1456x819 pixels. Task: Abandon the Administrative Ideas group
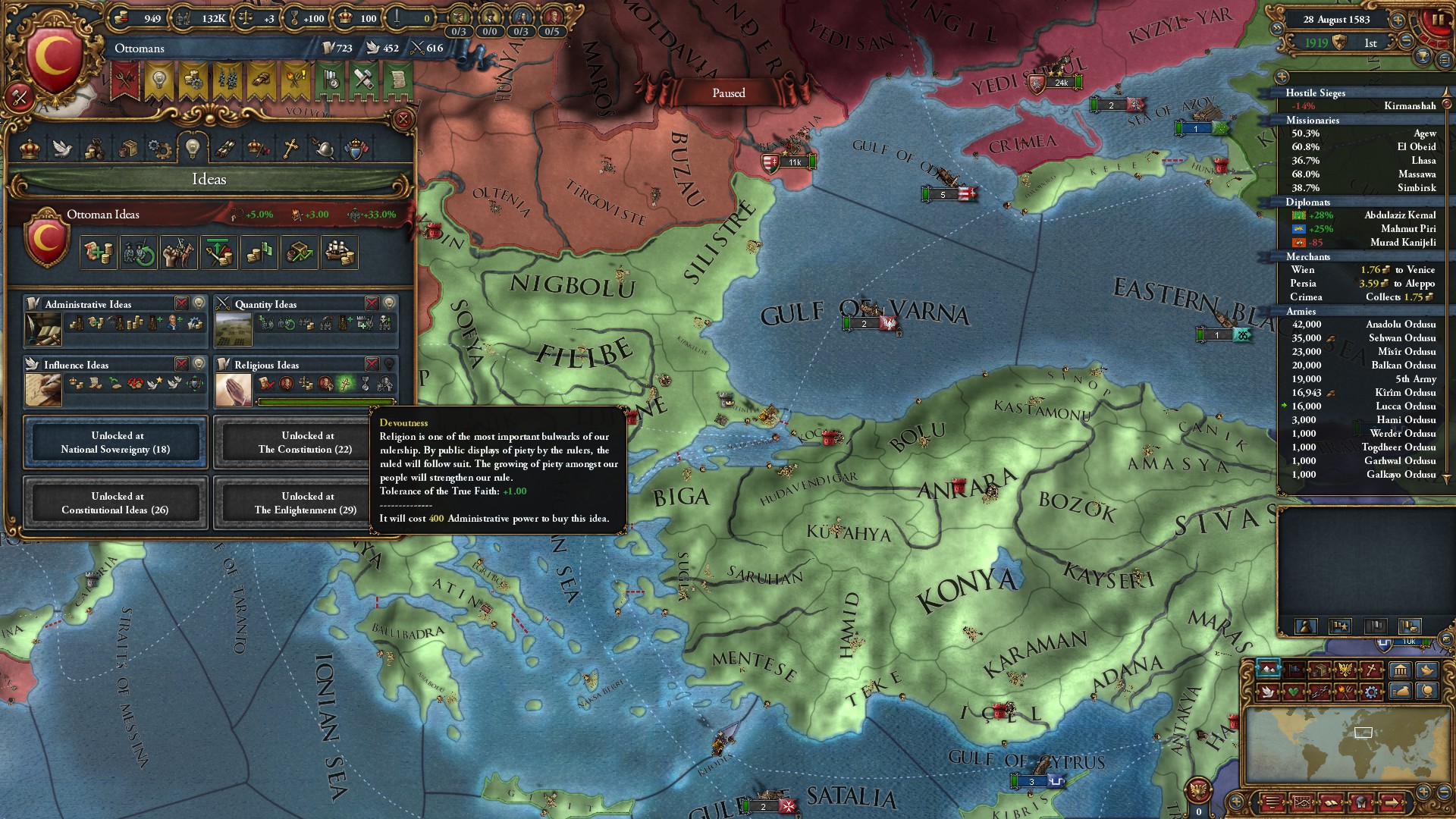(181, 303)
